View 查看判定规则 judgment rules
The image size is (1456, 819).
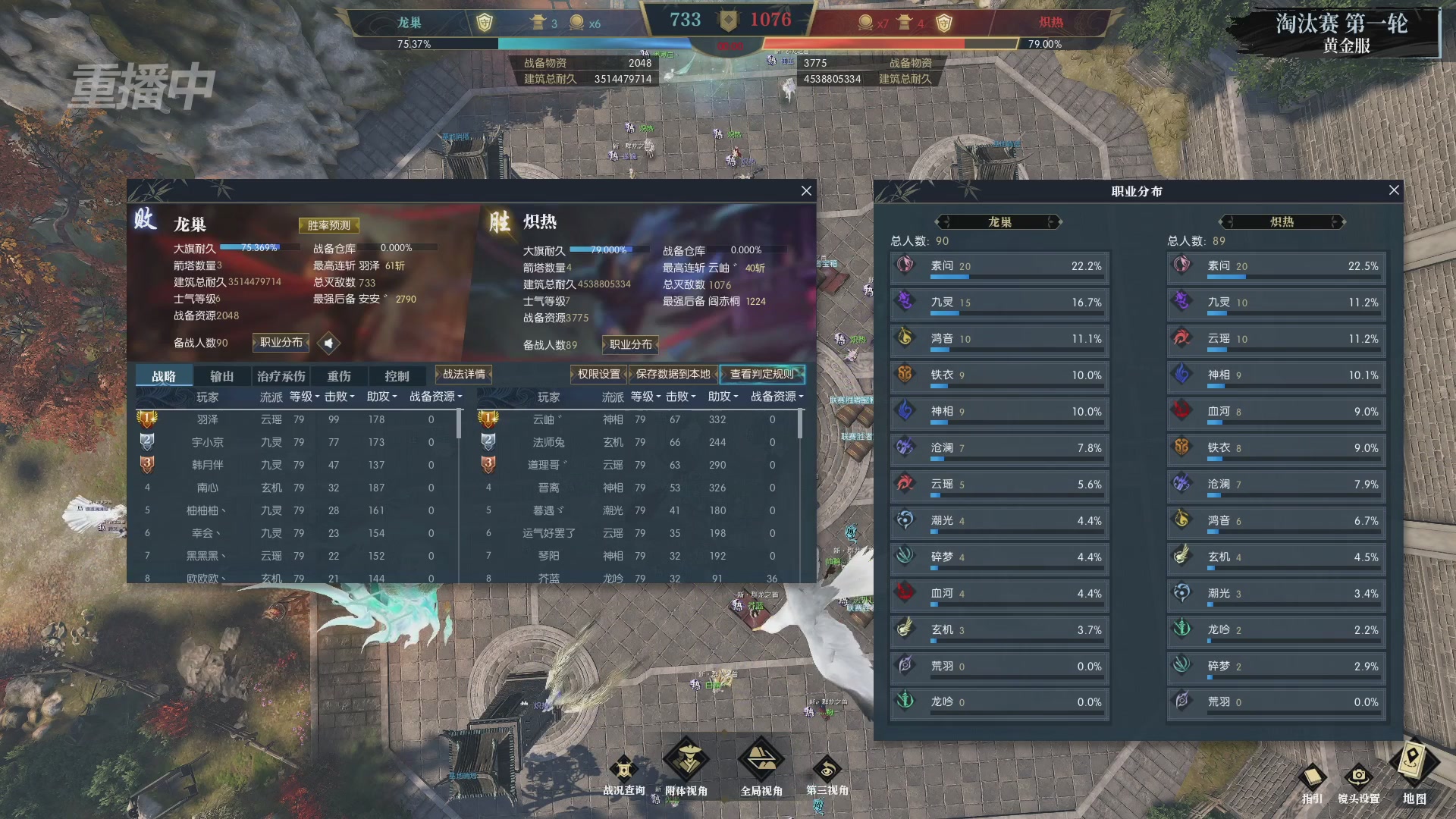point(761,374)
